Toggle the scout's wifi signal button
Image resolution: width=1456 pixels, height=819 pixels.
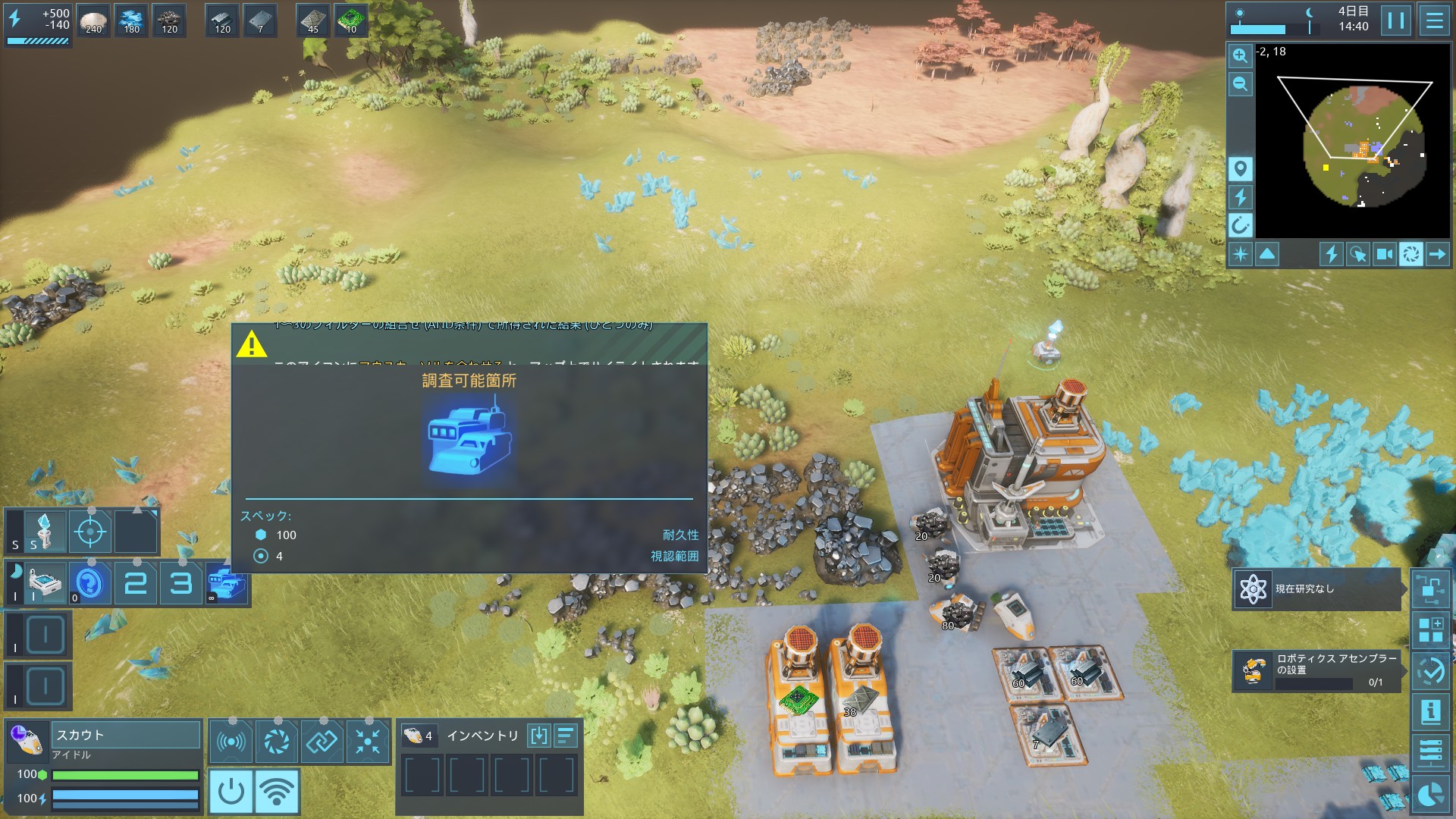click(x=277, y=792)
